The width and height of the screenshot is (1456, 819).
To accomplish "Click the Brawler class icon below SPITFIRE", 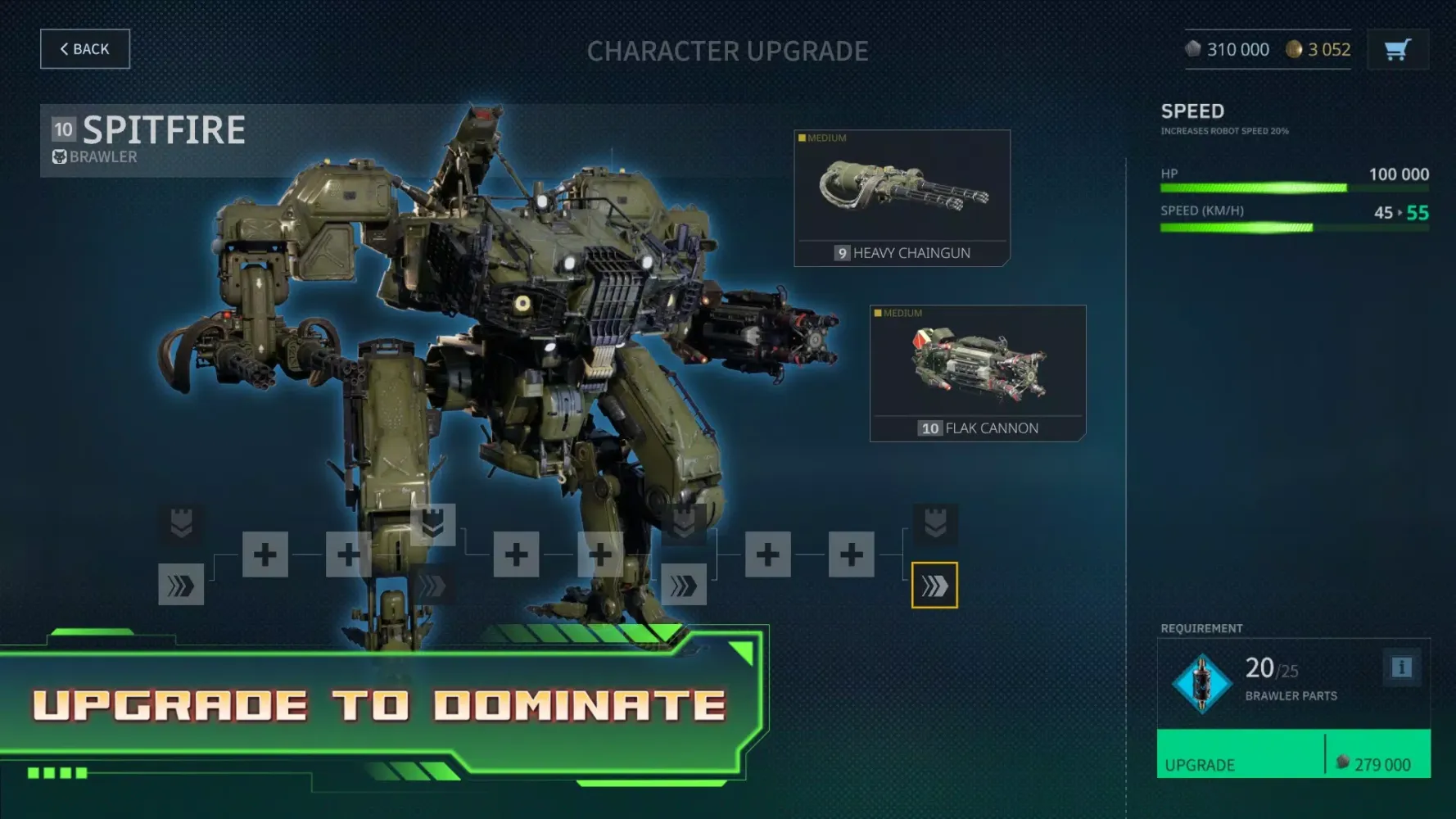I will 59,156.
